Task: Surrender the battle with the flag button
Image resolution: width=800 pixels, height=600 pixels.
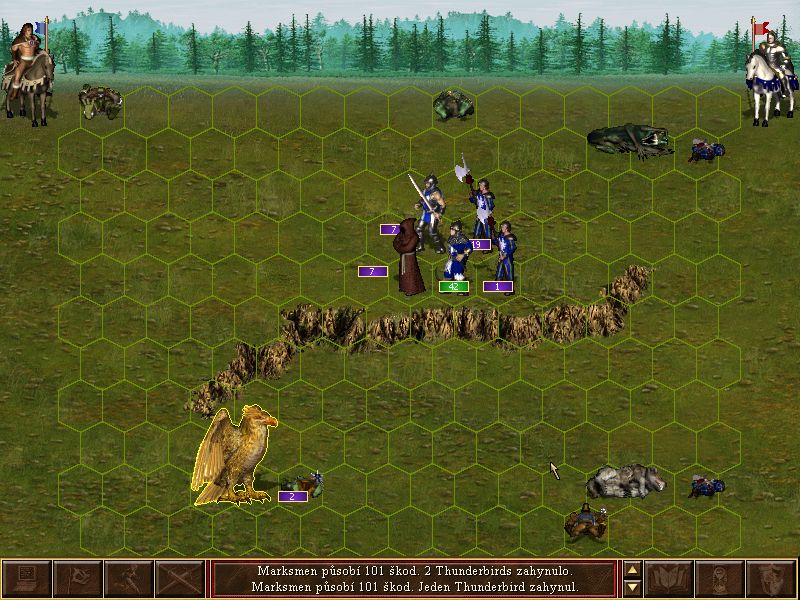Action: click(78, 578)
